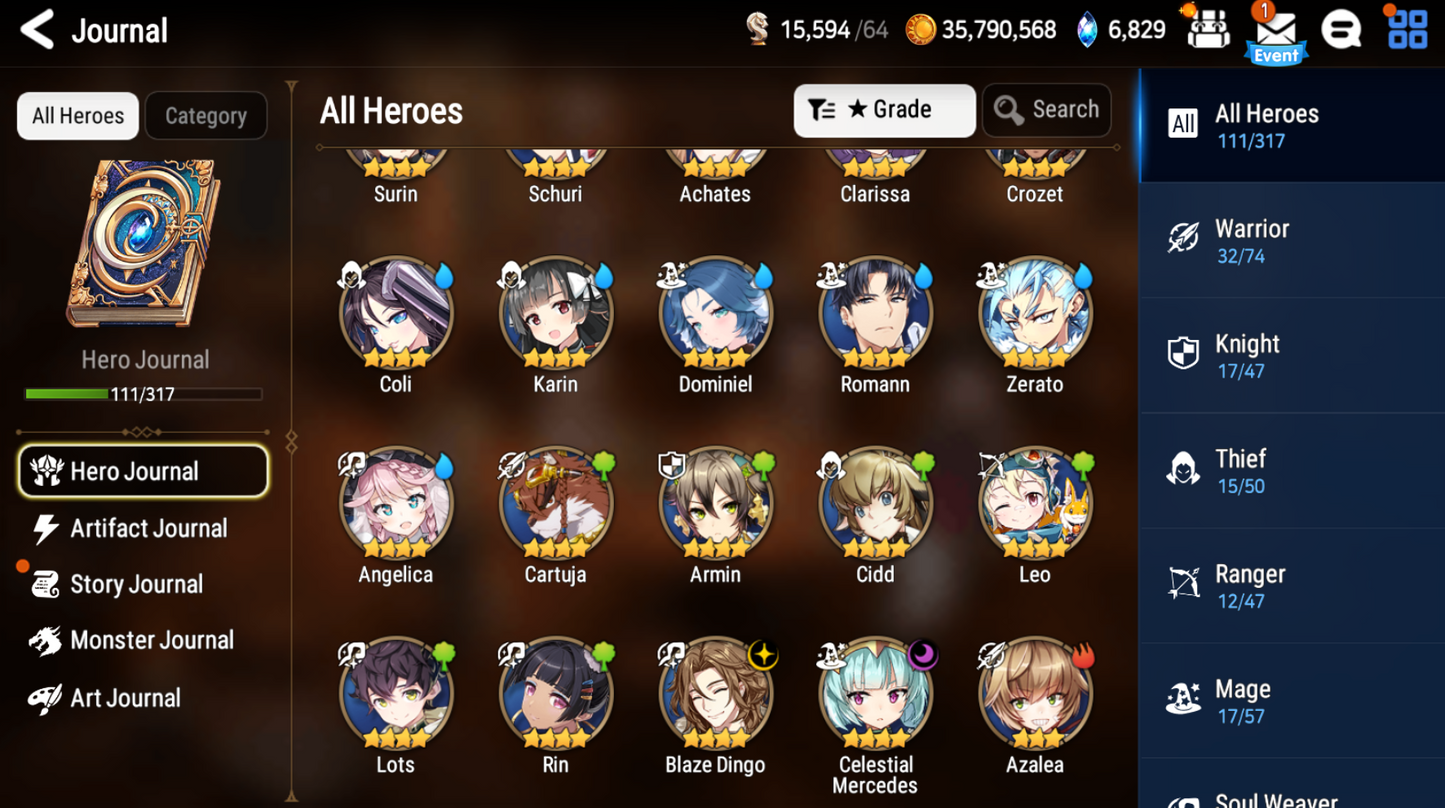Switch to Category view
The height and width of the screenshot is (808, 1445).
point(206,115)
